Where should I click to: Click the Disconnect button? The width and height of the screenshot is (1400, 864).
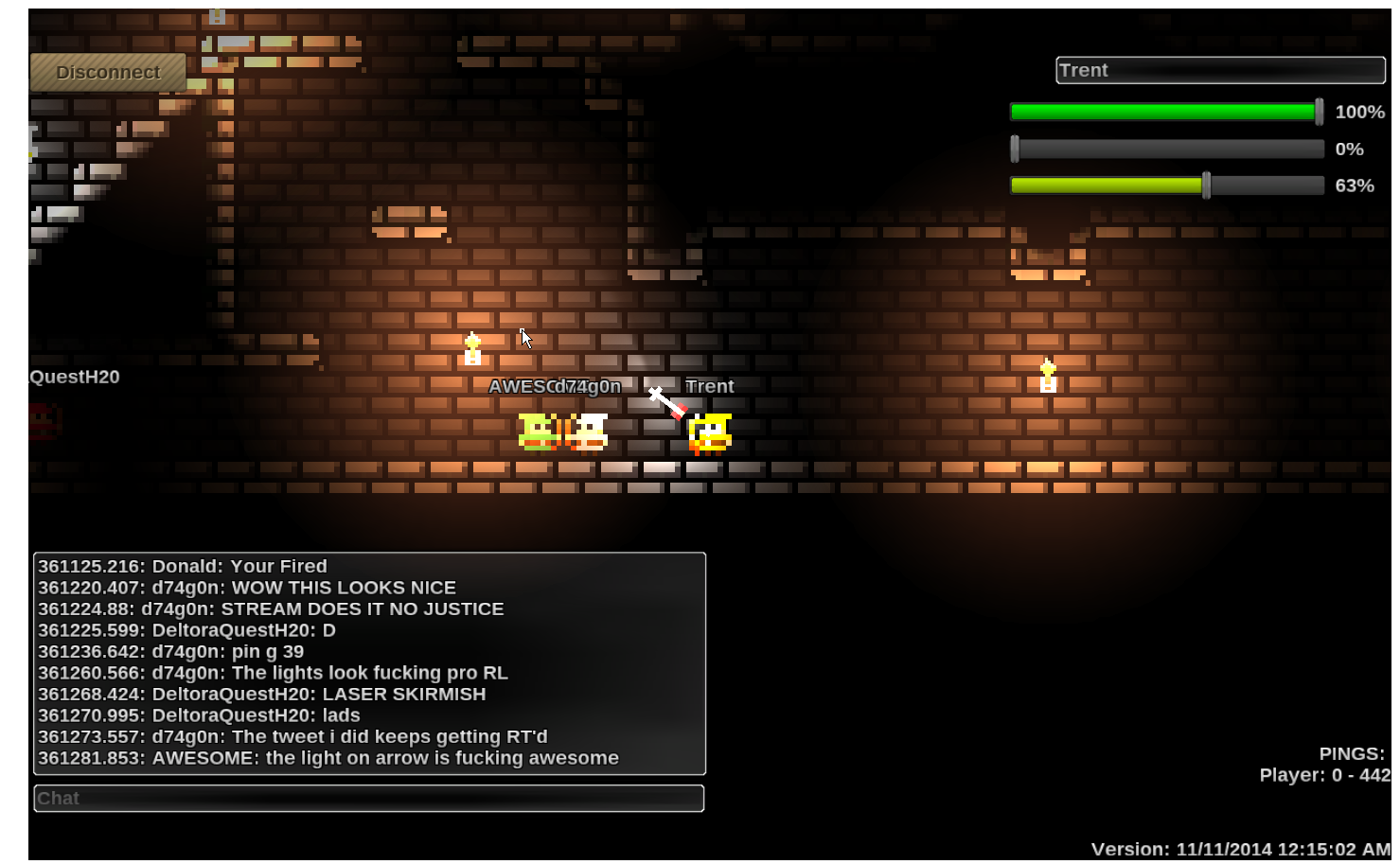108,72
